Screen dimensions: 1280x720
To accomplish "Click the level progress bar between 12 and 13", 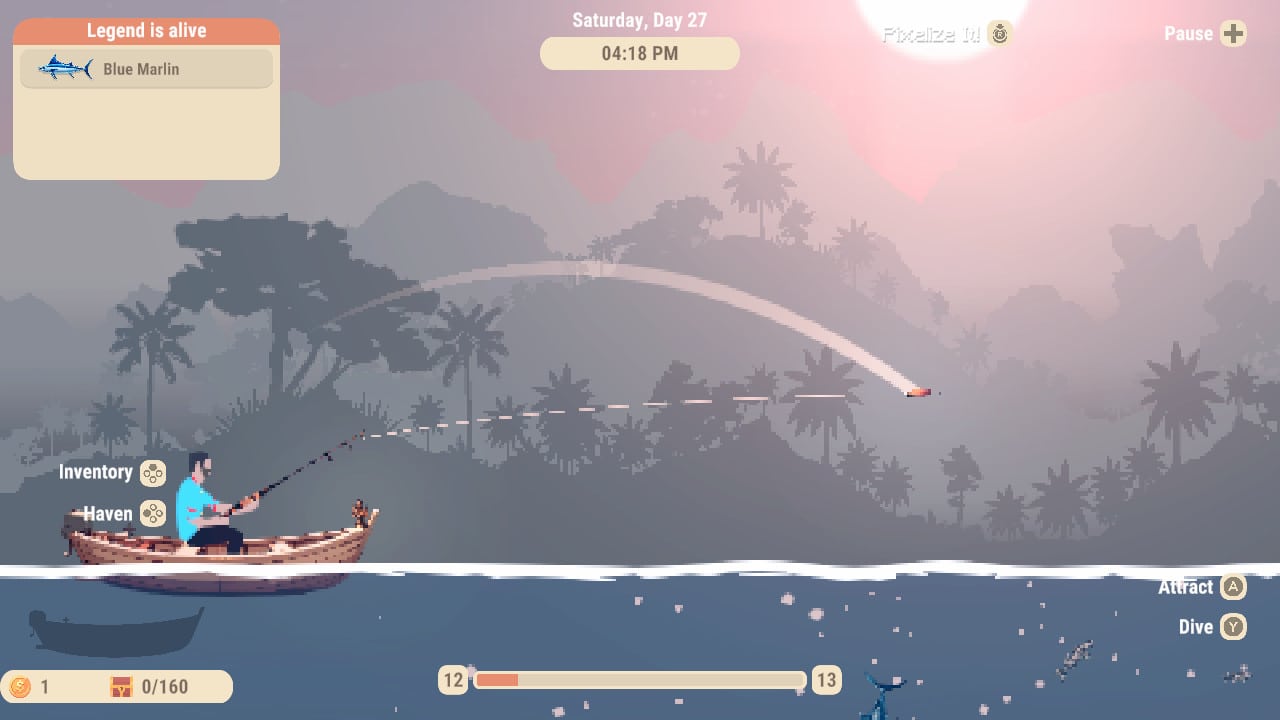I will click(x=639, y=680).
